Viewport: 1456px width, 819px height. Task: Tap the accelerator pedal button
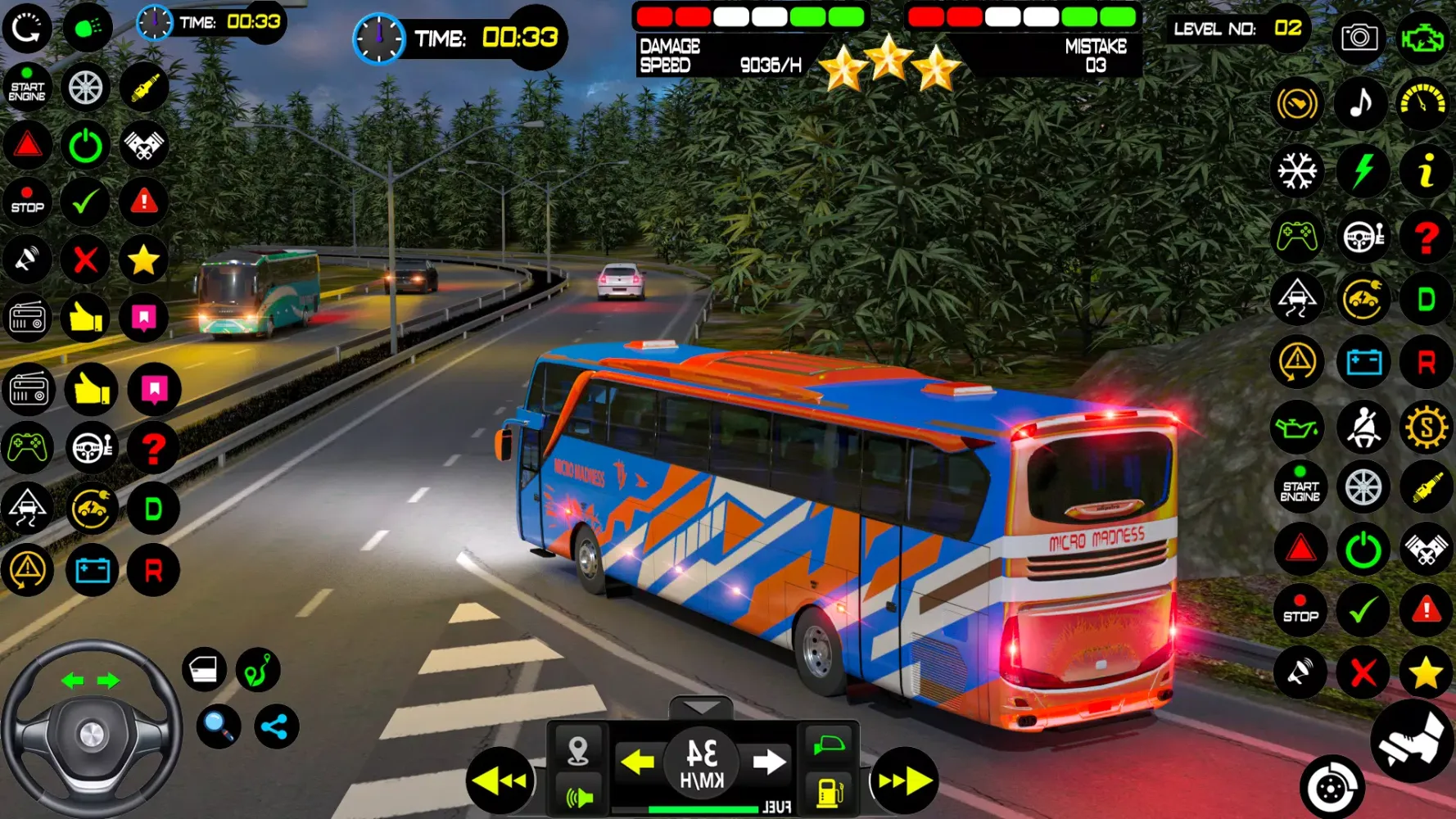click(x=1413, y=741)
